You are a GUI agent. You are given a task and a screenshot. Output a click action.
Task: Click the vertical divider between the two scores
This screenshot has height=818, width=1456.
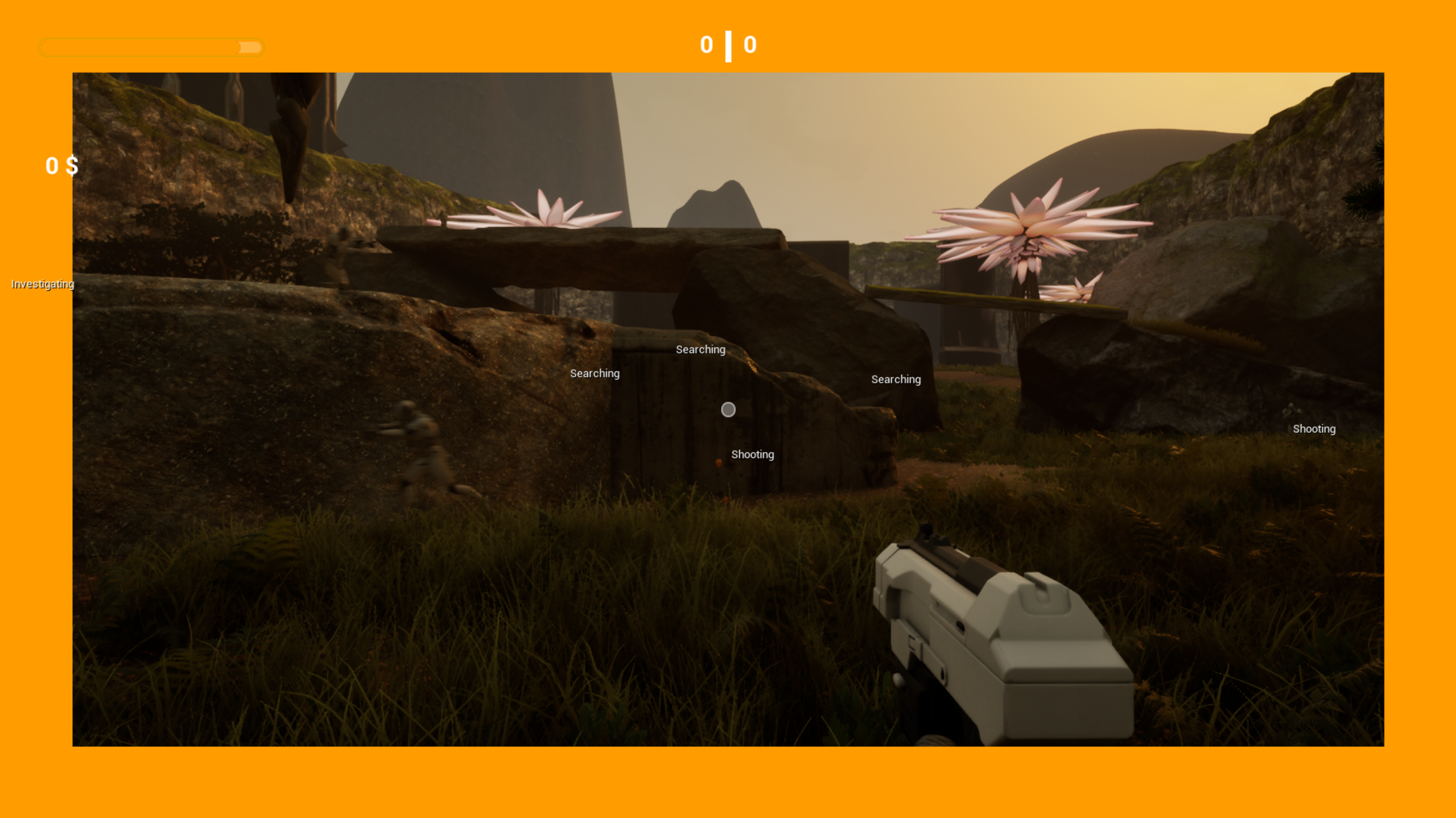click(x=728, y=44)
